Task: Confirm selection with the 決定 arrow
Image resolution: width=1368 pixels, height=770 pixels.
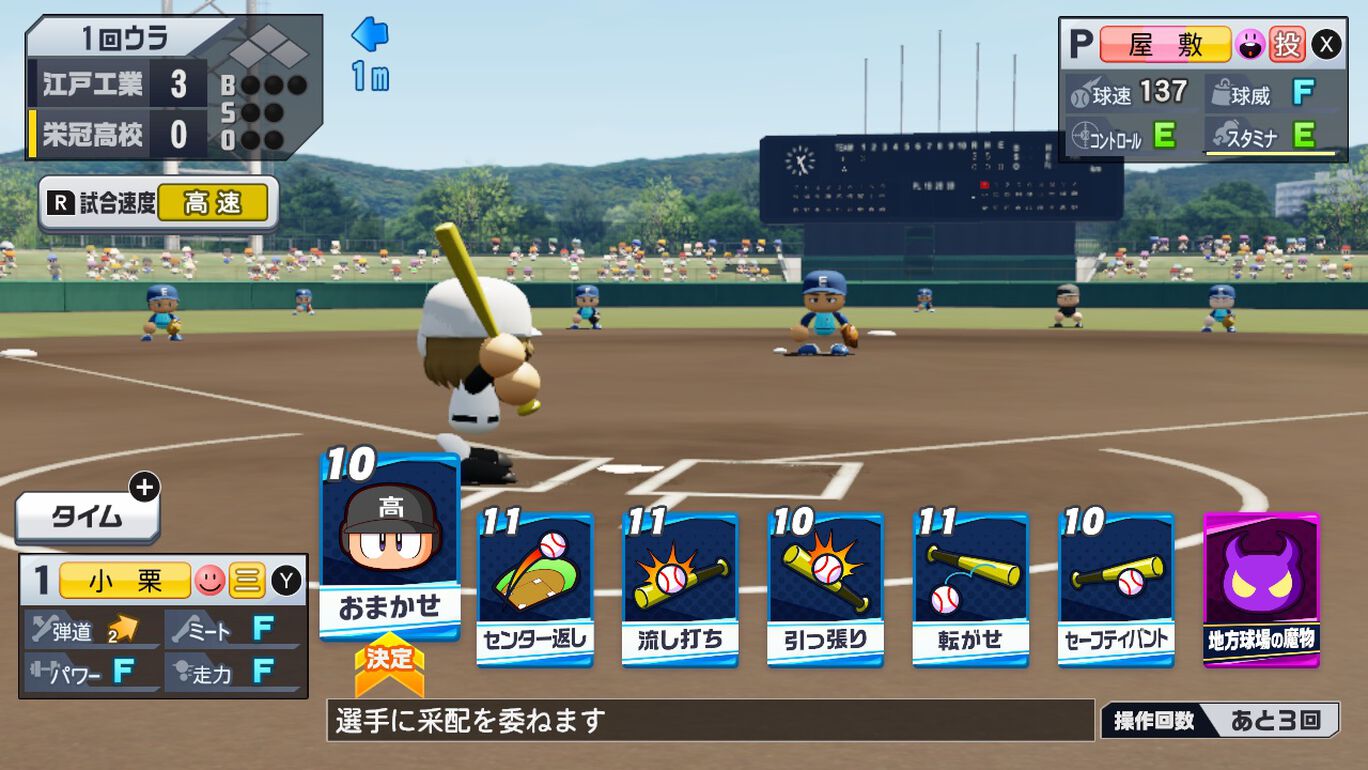Action: (389, 665)
